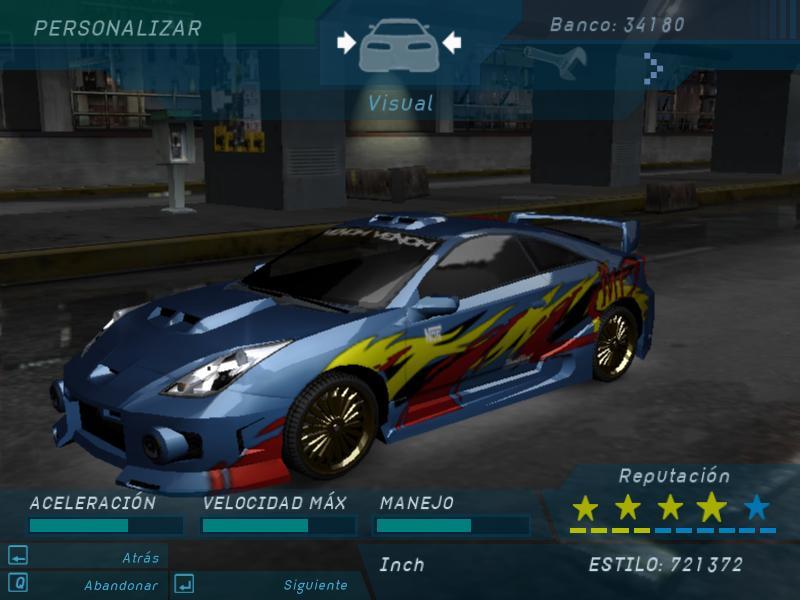The width and height of the screenshot is (800, 600).
Task: Choose Abandonar to quit customization
Action: pos(85,585)
